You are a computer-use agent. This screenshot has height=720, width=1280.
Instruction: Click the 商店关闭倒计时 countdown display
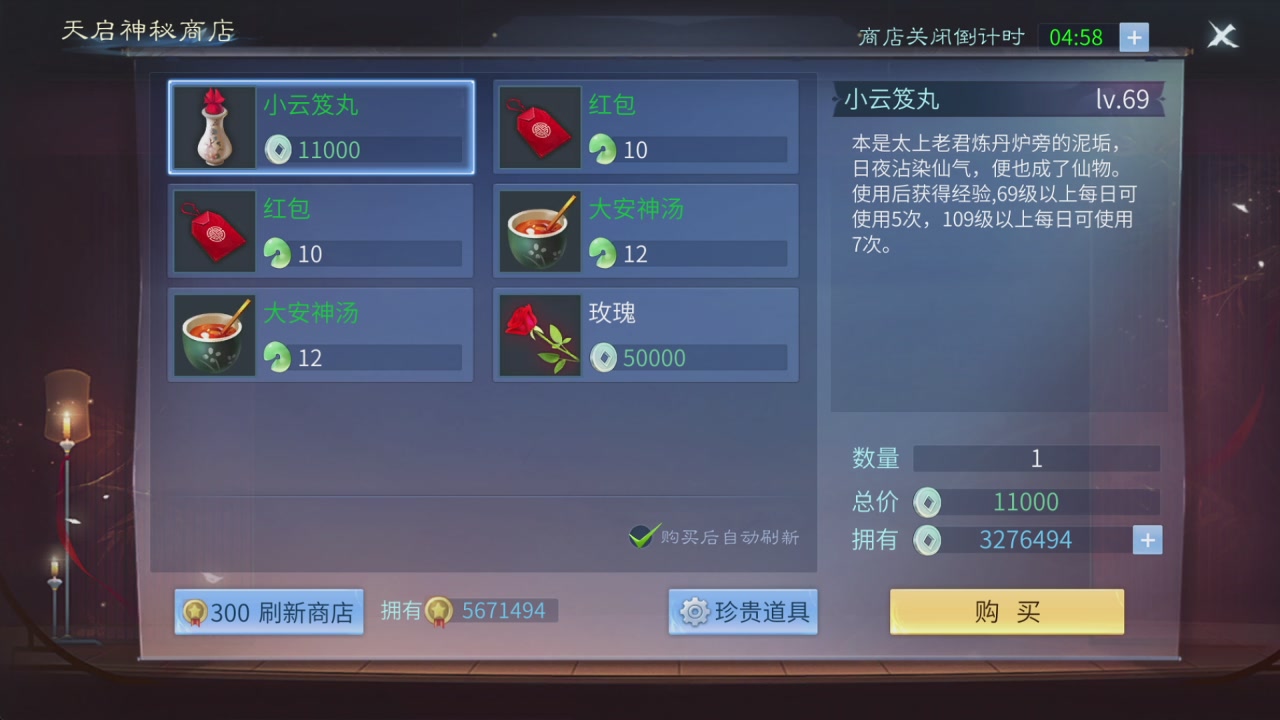[x=940, y=36]
